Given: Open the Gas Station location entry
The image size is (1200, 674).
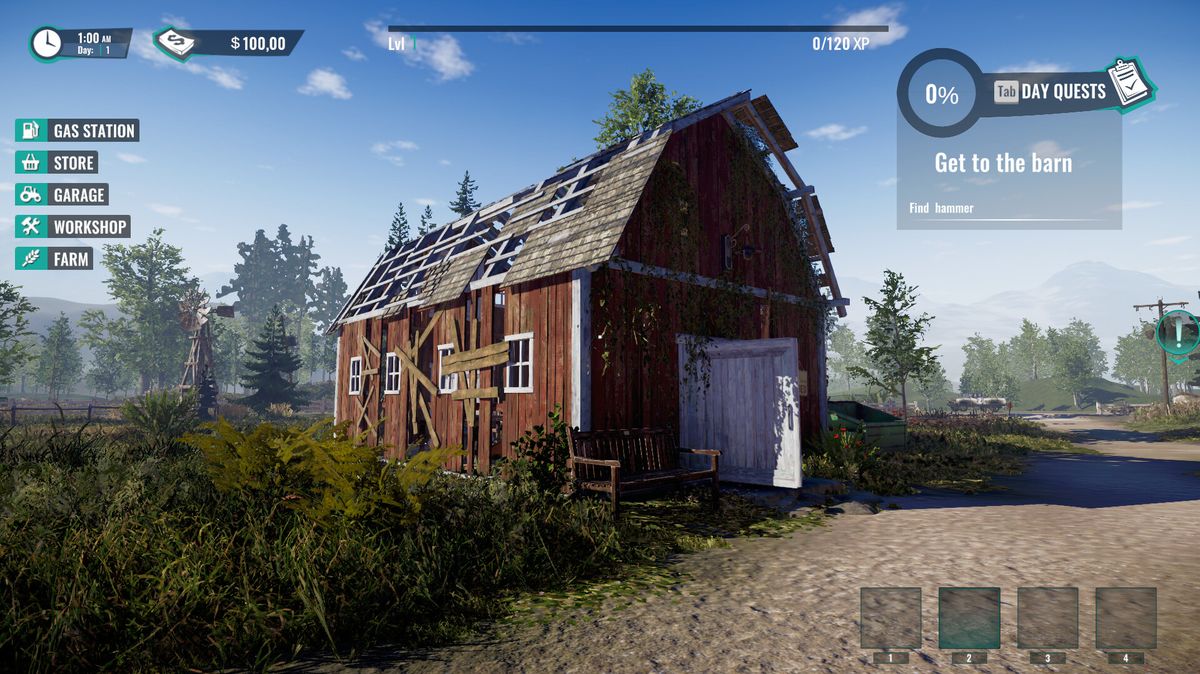Looking at the screenshot, I should (x=77, y=131).
